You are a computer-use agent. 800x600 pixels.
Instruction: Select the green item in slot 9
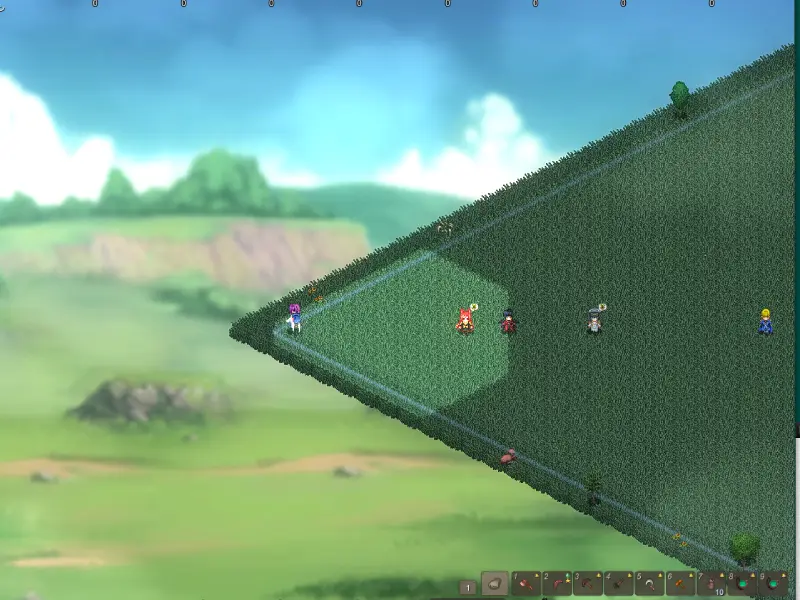(774, 584)
